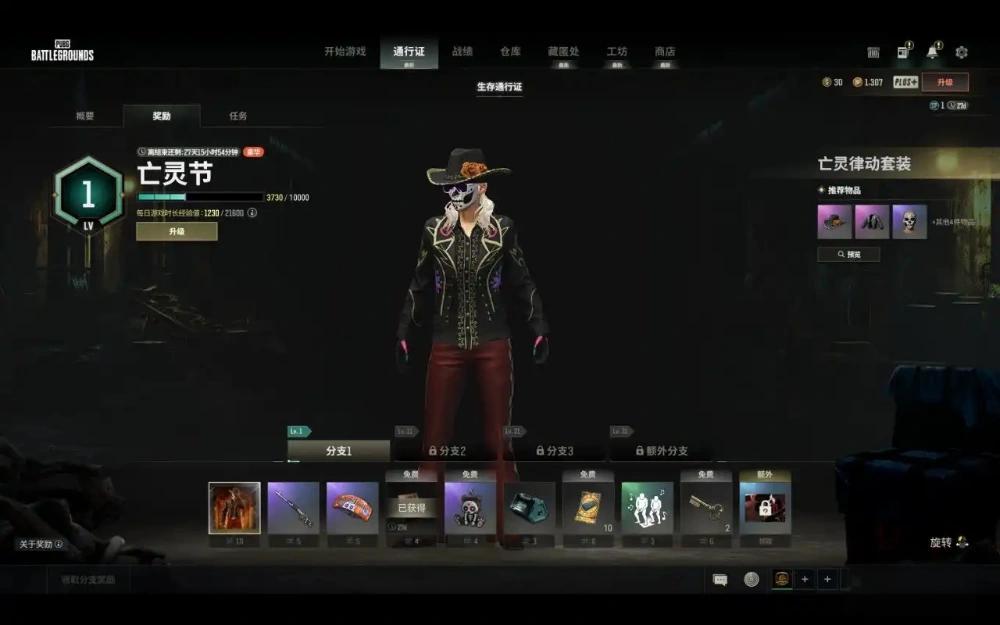Open the 仓库 (Inventory) menu
Image resolution: width=1000 pixels, height=625 pixels.
(510, 52)
